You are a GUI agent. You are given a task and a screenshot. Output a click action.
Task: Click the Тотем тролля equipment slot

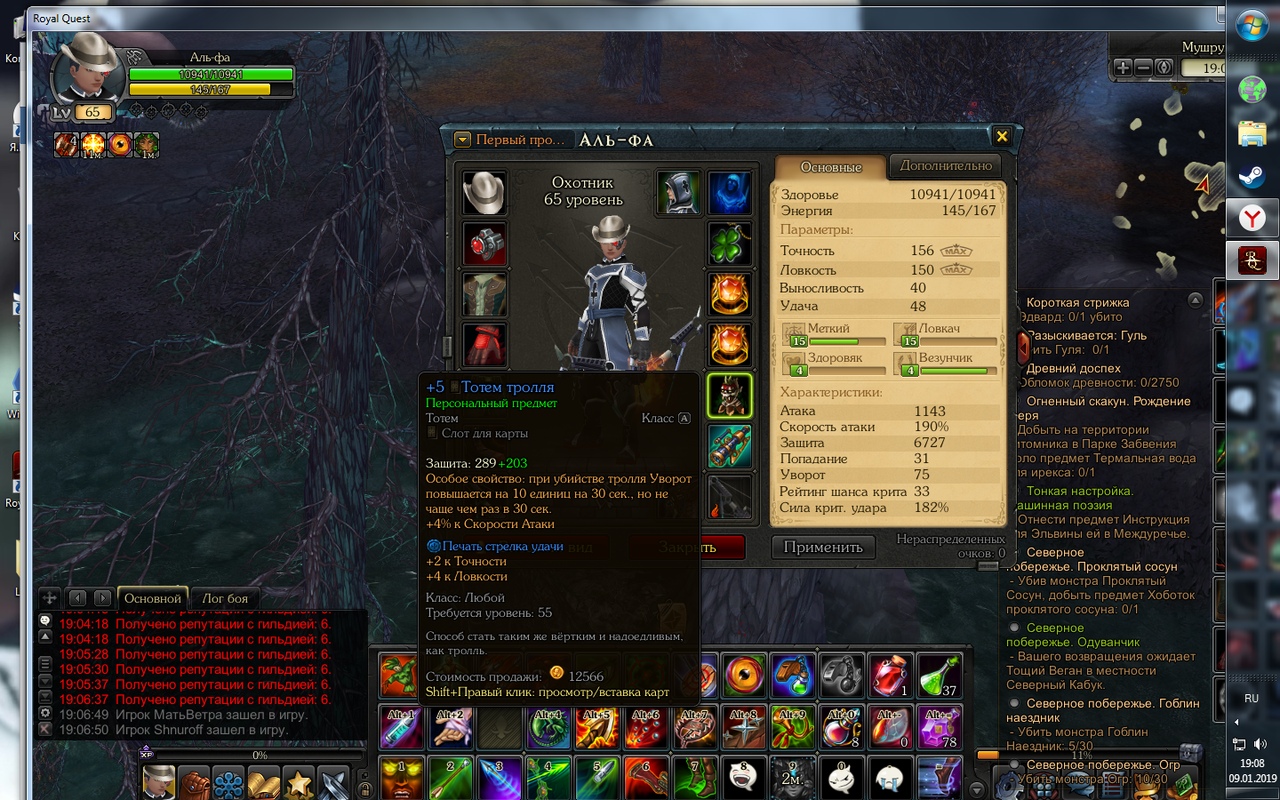(730, 395)
